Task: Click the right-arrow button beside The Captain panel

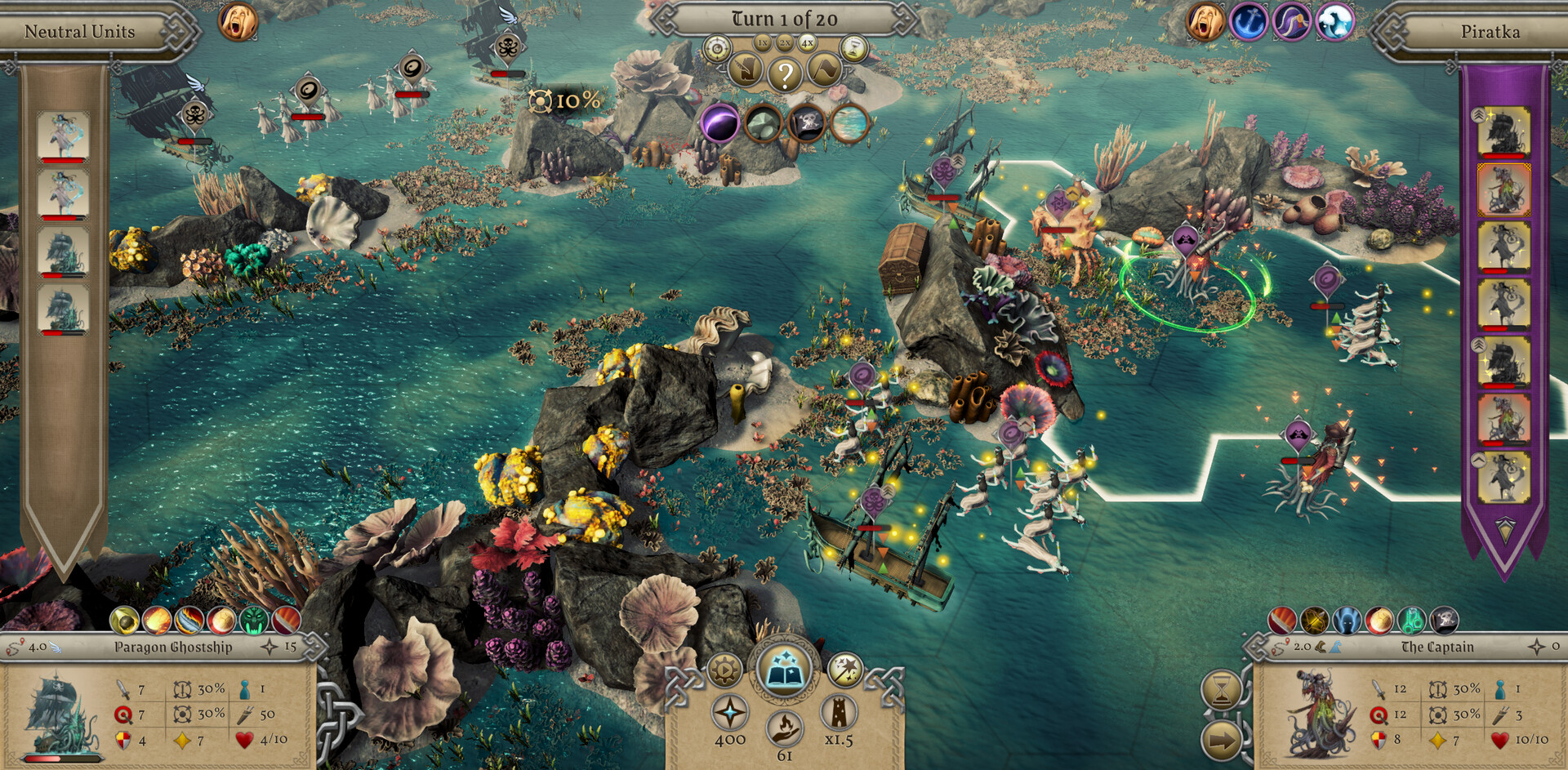Action: (x=1222, y=741)
